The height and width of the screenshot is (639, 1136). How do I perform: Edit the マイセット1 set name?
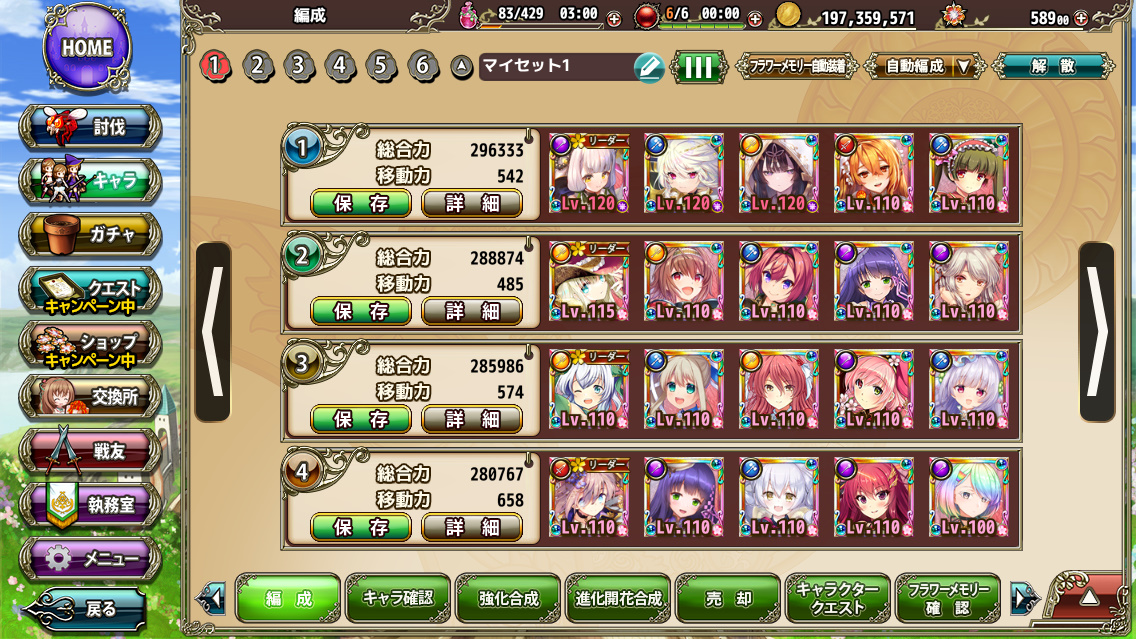(x=648, y=67)
